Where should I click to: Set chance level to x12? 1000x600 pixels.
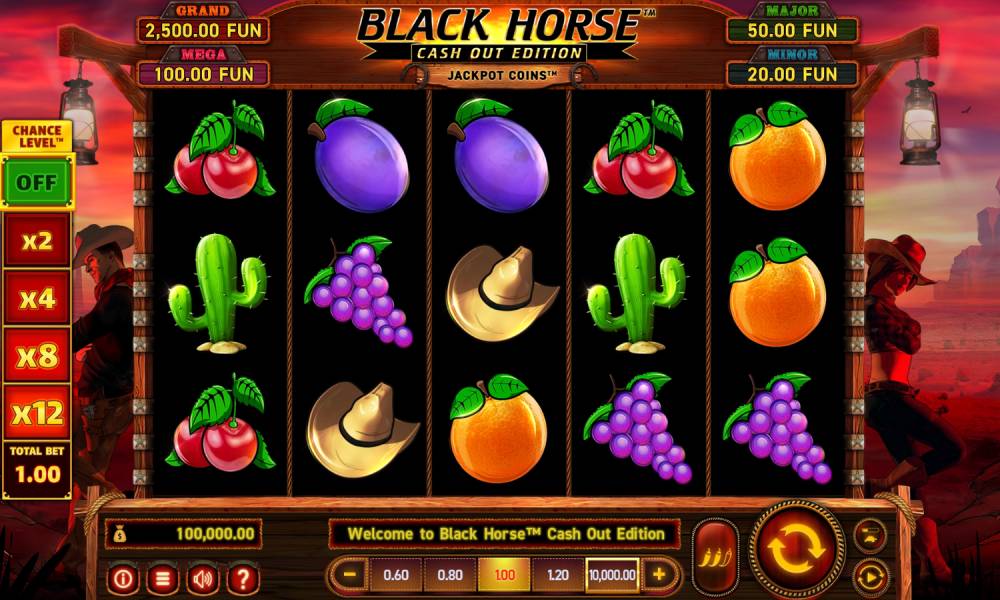37,411
